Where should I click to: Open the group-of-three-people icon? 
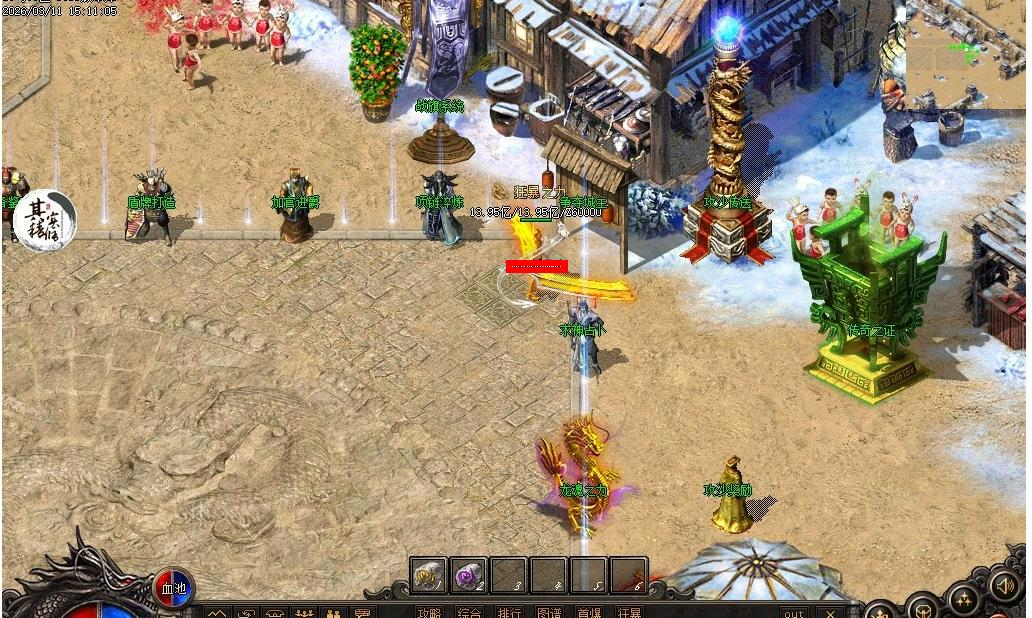click(304, 612)
